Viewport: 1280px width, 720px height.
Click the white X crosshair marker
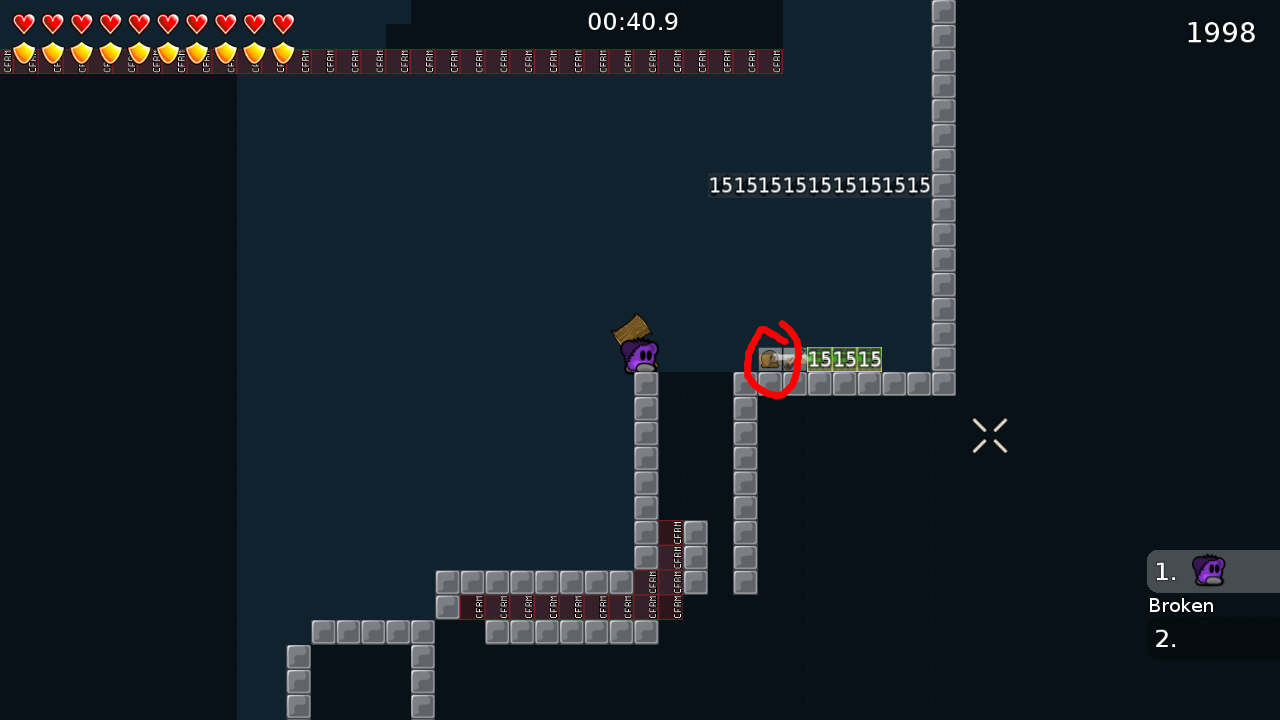pyautogui.click(x=989, y=435)
